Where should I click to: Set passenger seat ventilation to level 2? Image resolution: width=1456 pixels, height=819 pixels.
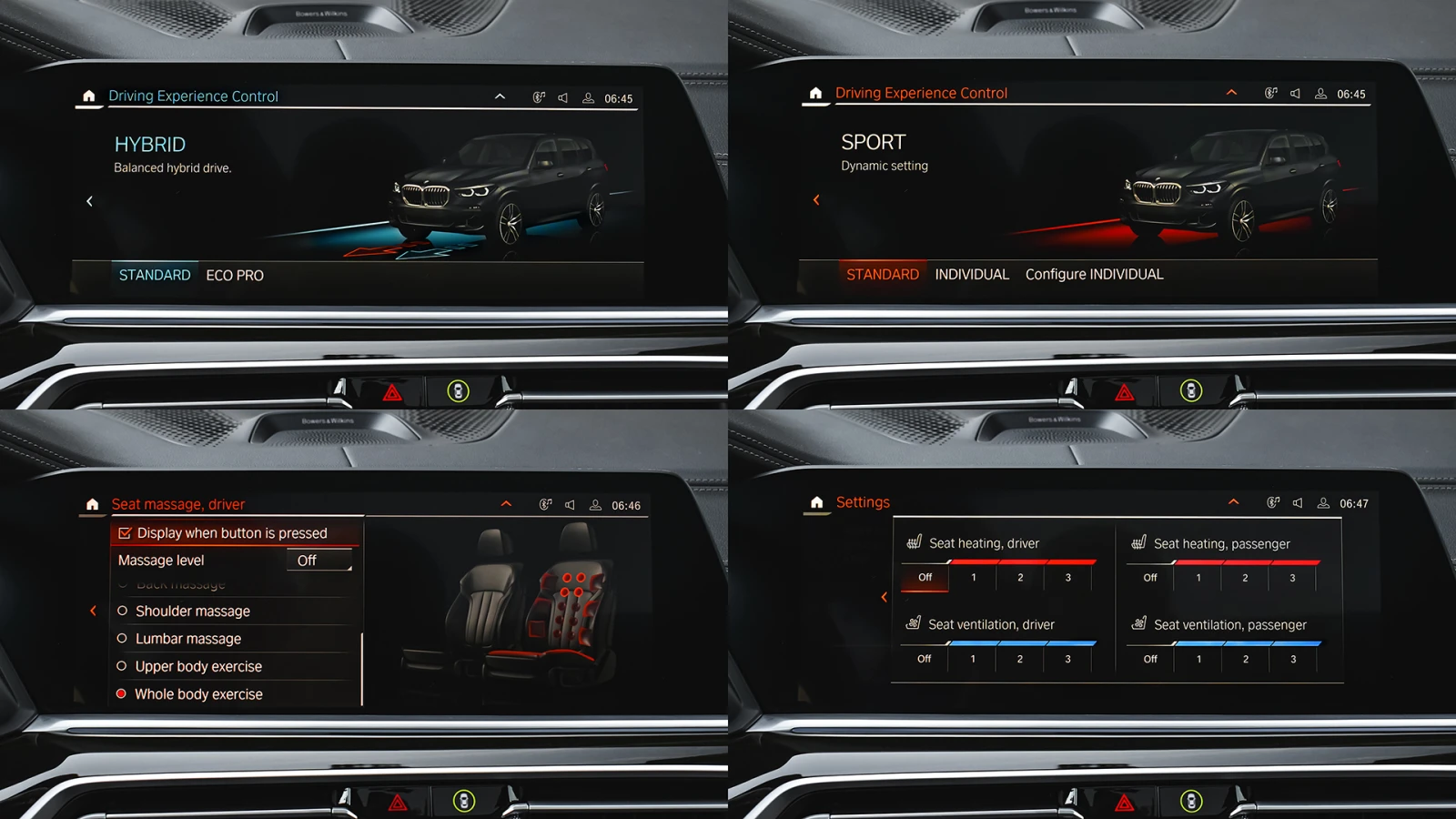[1246, 659]
